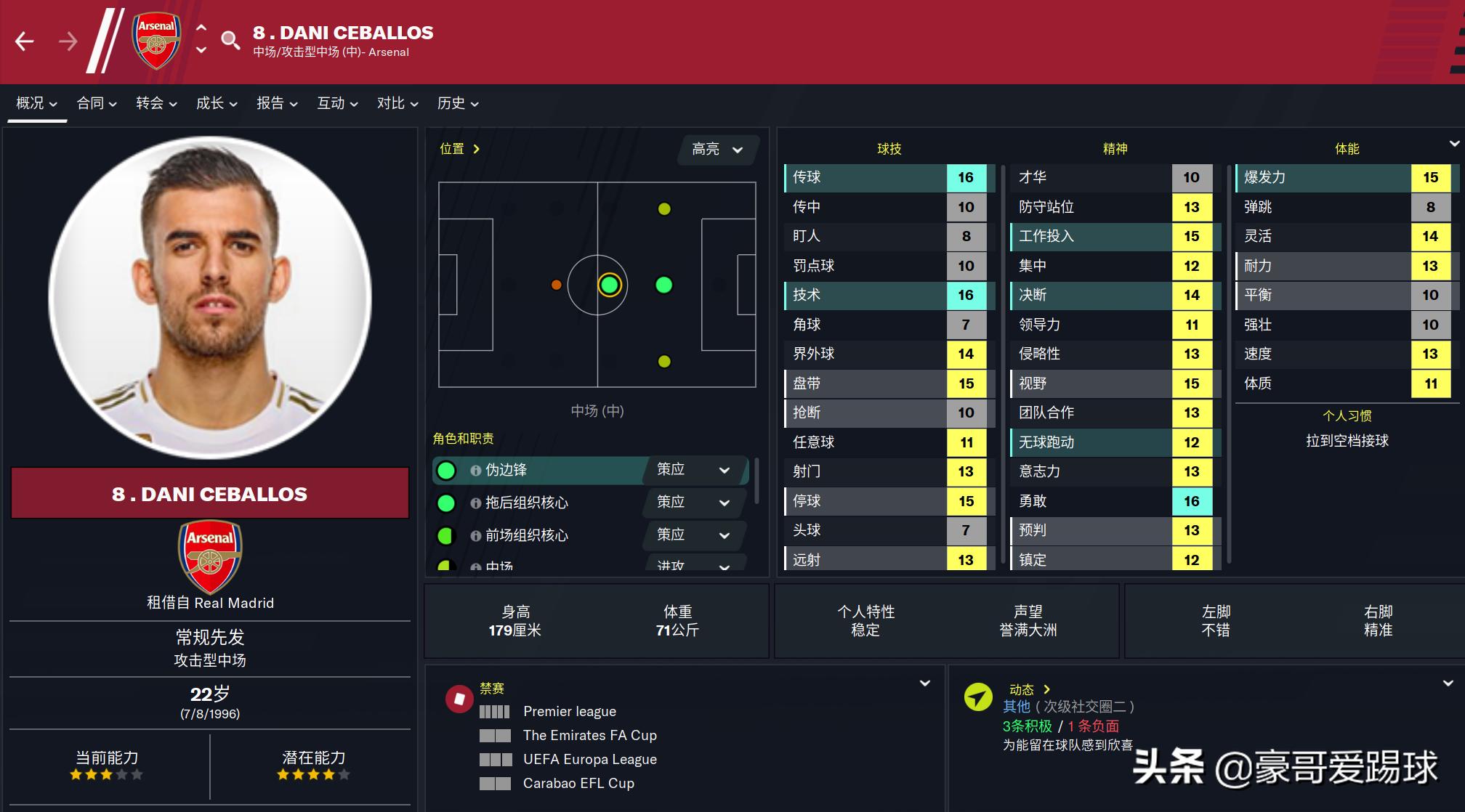Open the 成长 development menu
The image size is (1465, 812).
[x=217, y=103]
